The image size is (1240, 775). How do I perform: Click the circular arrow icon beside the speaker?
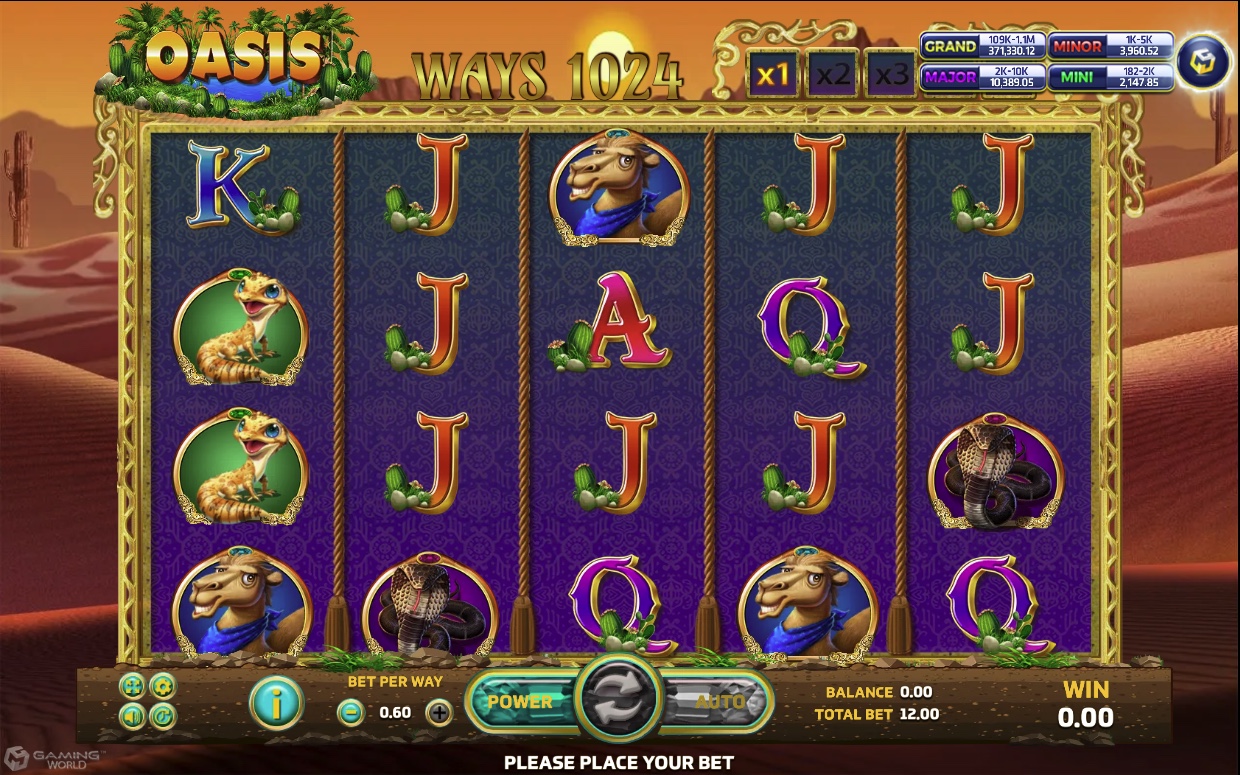coord(162,715)
